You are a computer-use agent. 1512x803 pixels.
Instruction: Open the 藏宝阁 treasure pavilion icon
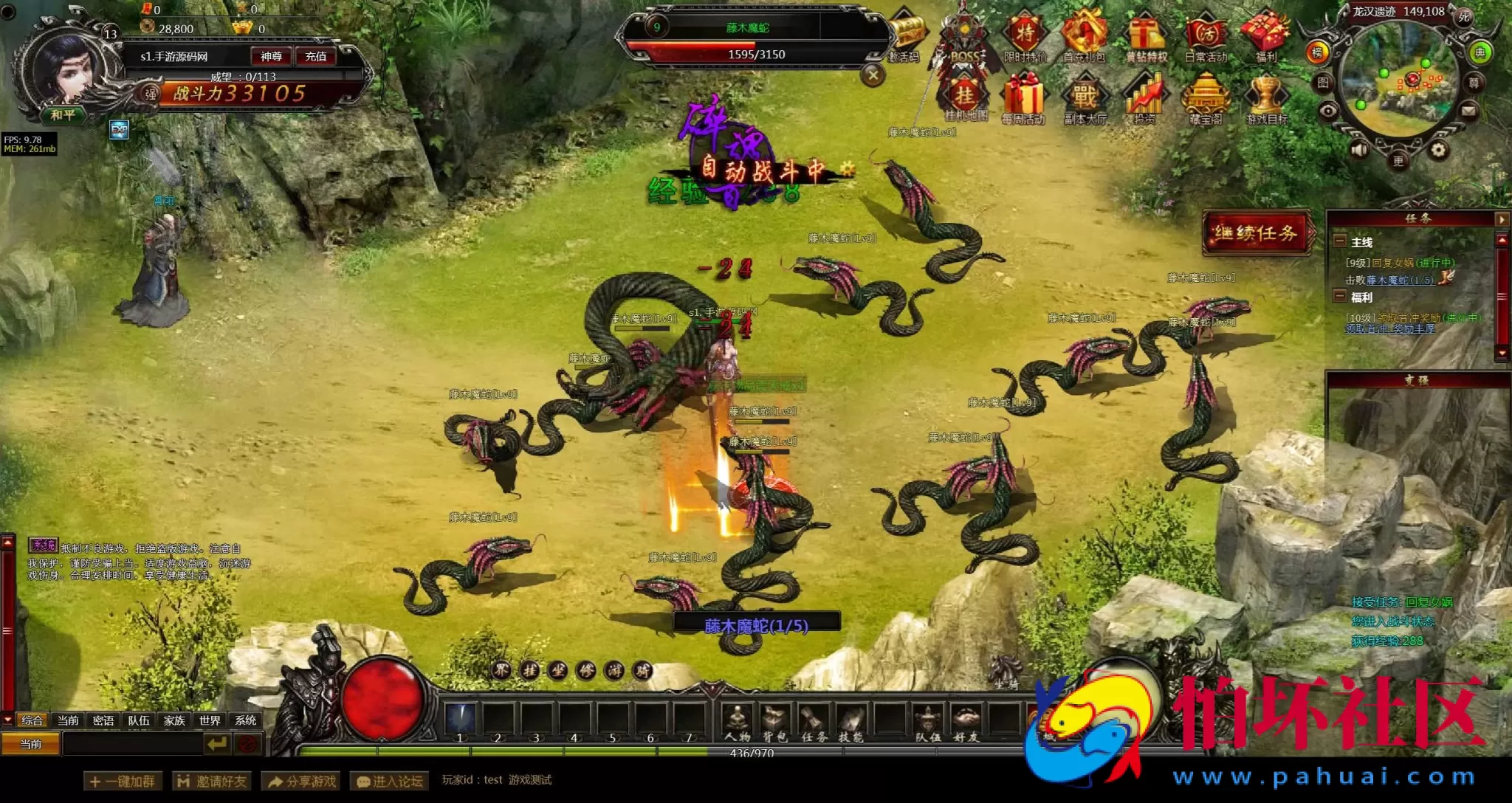tap(1205, 98)
